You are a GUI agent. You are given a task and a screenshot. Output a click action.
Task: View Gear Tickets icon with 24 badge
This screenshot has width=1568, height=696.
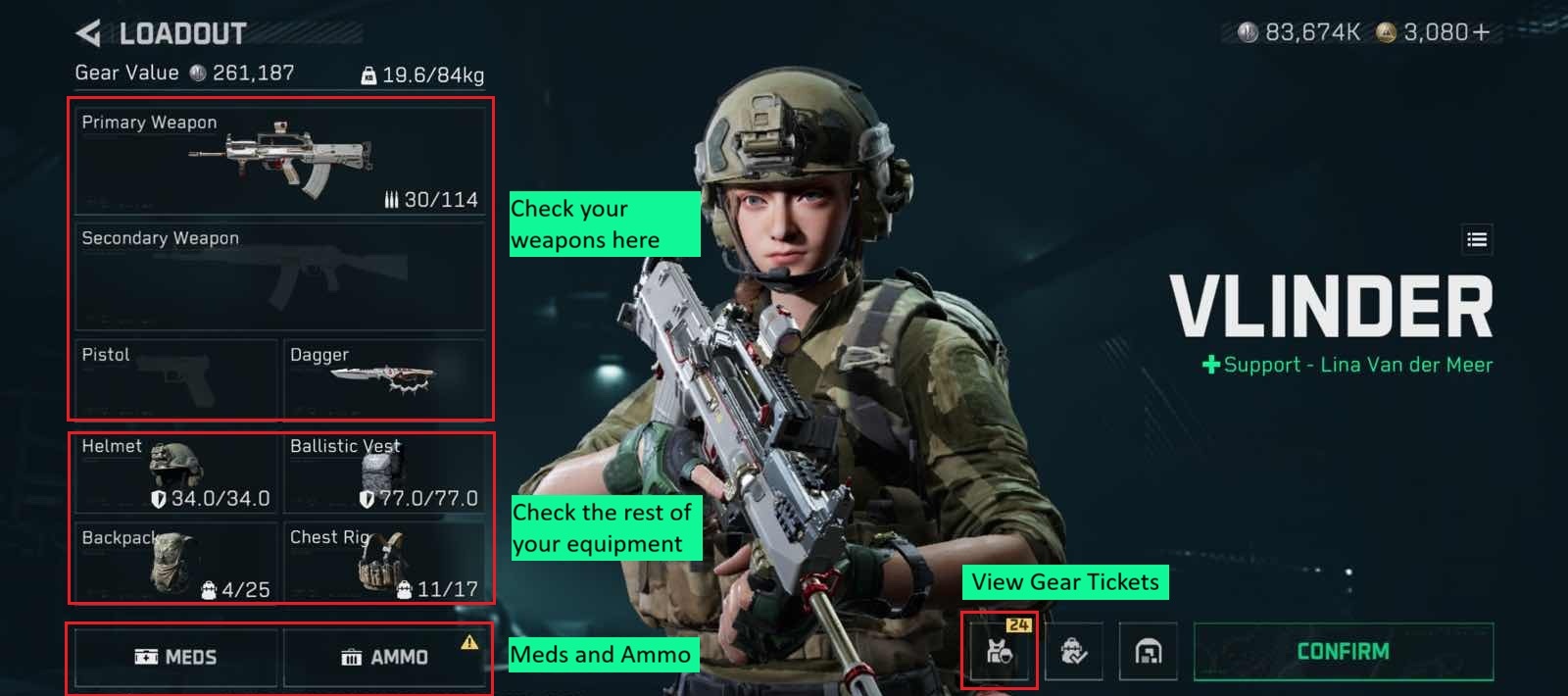[999, 651]
